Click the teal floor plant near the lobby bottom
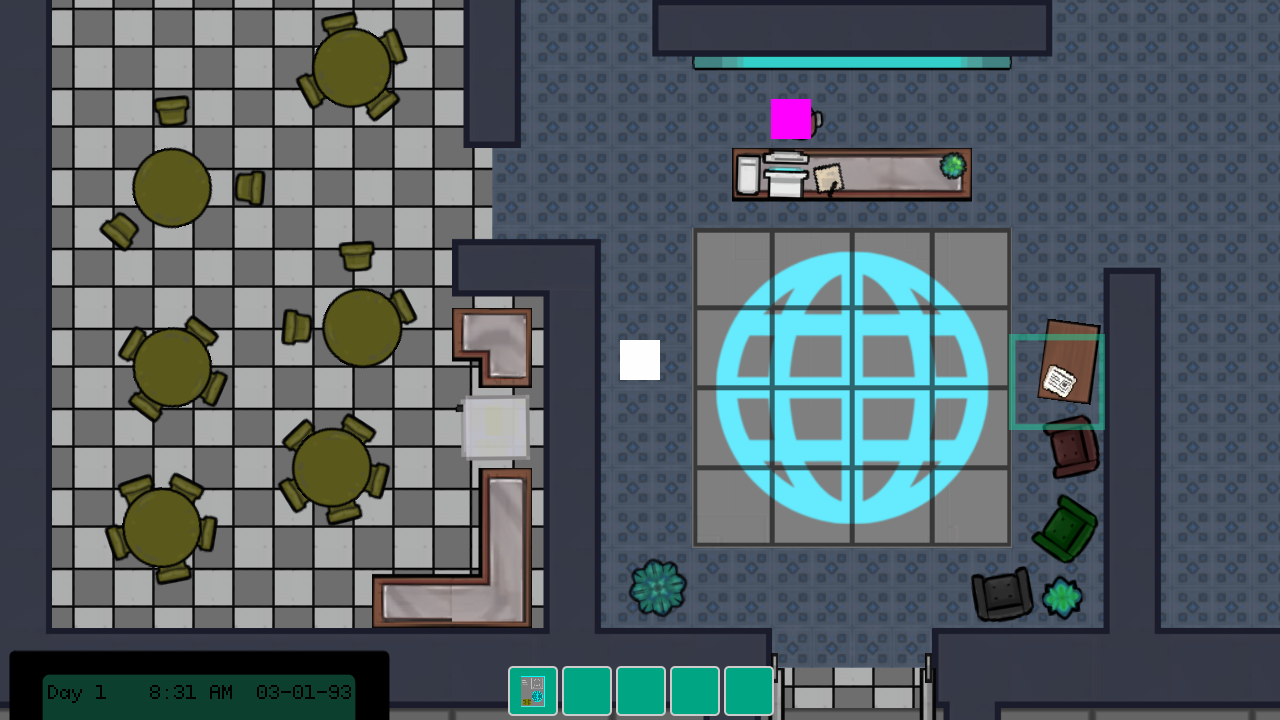 click(658, 588)
